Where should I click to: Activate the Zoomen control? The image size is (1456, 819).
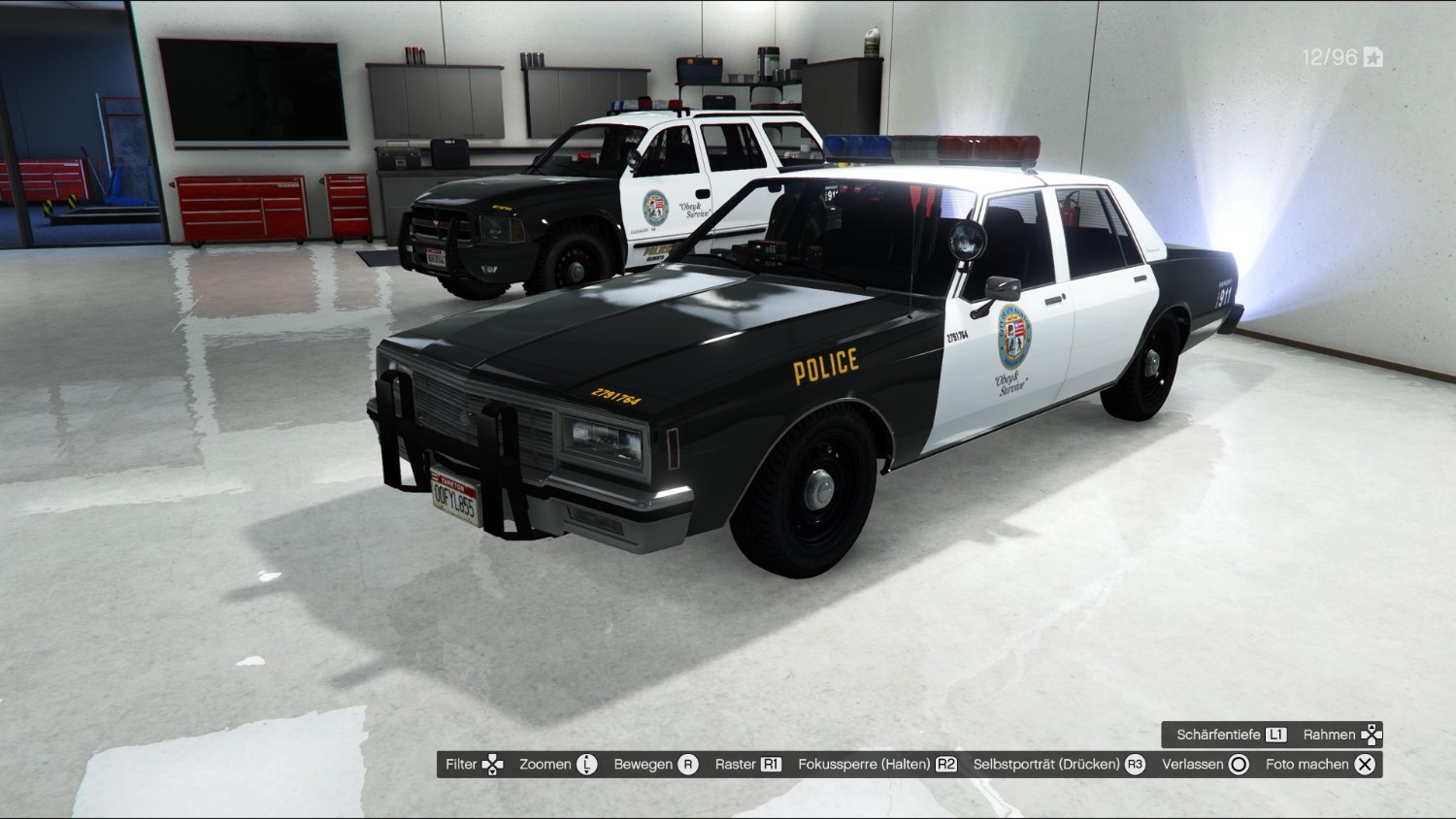click(x=557, y=765)
